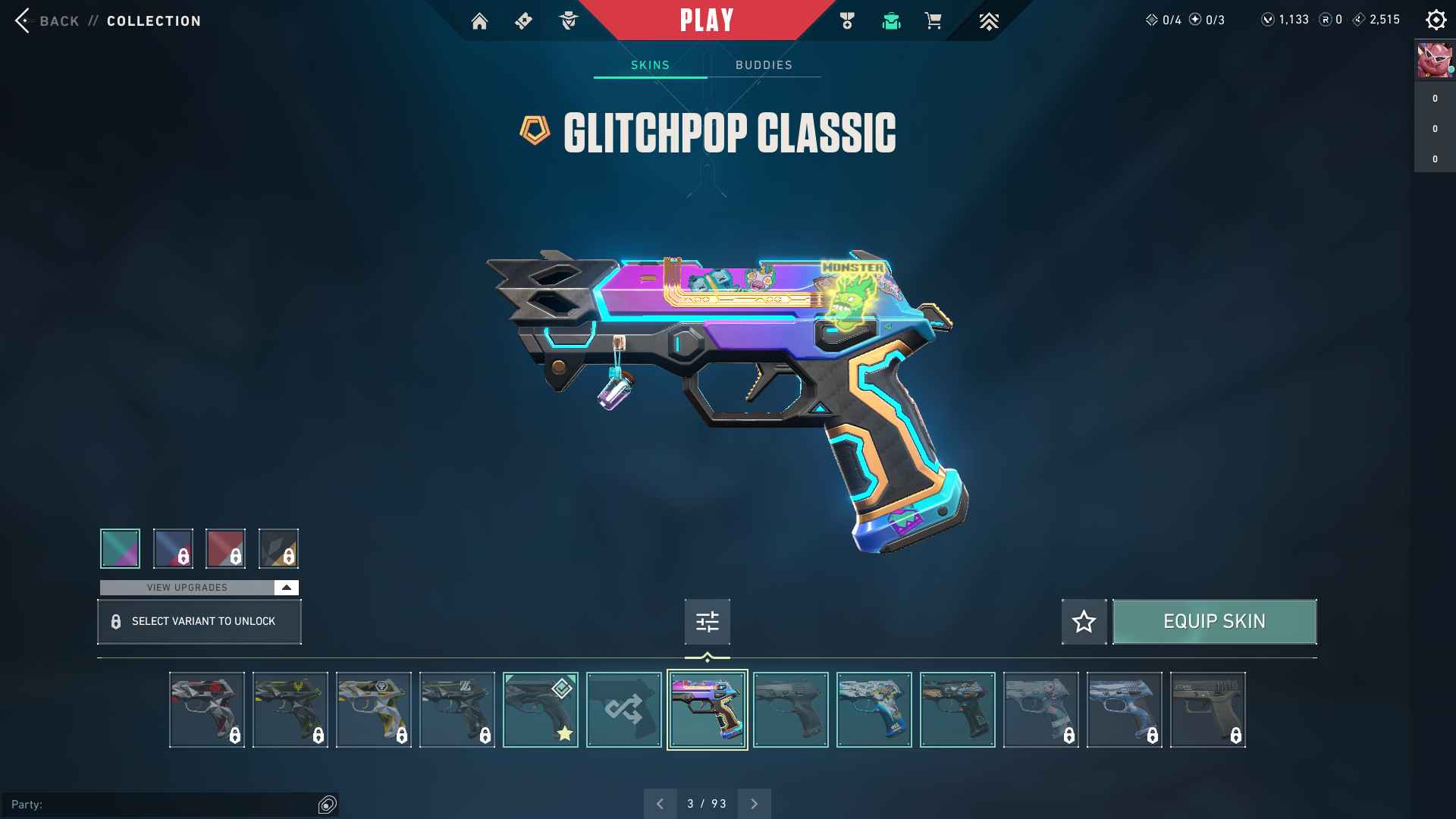Select the starred favorite Classic skin thumbnail
Image resolution: width=1456 pixels, height=819 pixels.
540,710
